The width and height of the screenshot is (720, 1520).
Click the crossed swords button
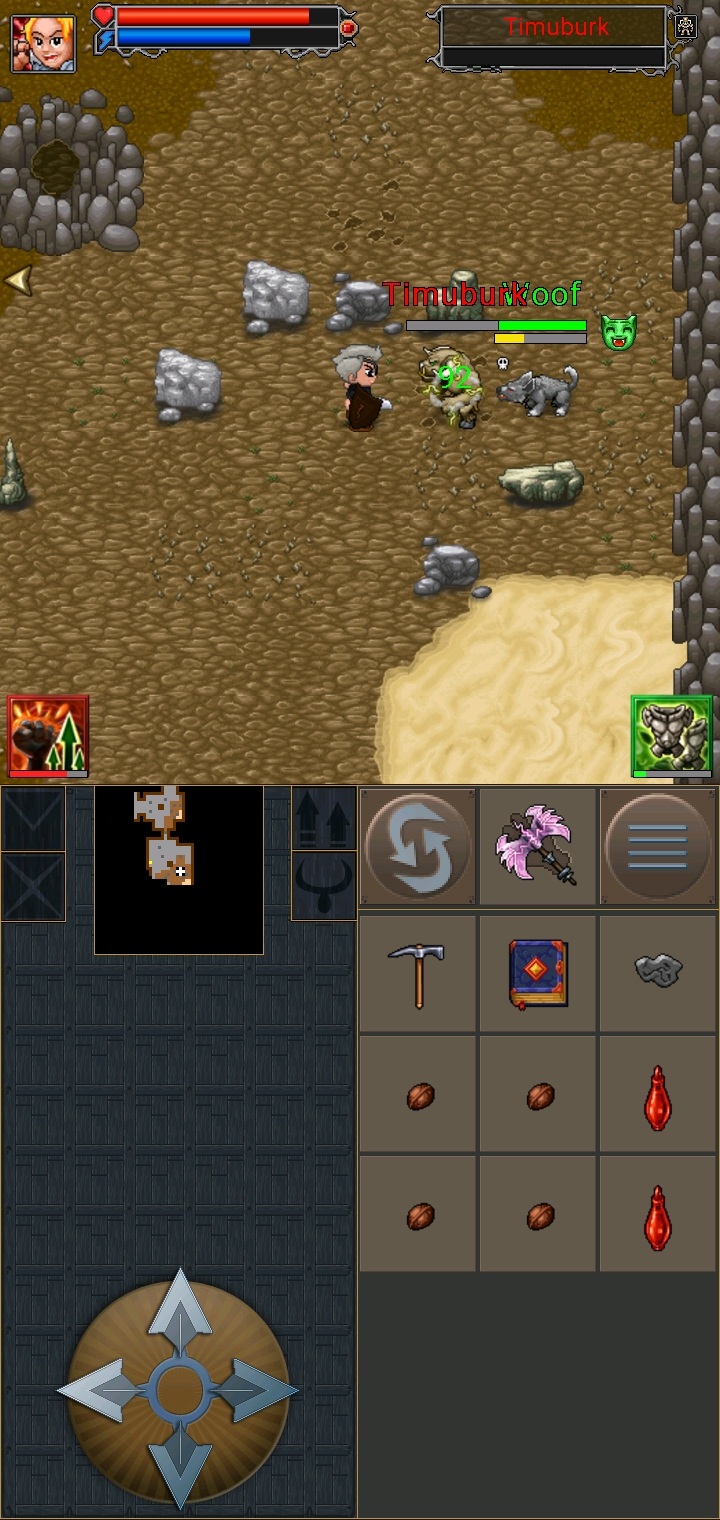(x=33, y=886)
